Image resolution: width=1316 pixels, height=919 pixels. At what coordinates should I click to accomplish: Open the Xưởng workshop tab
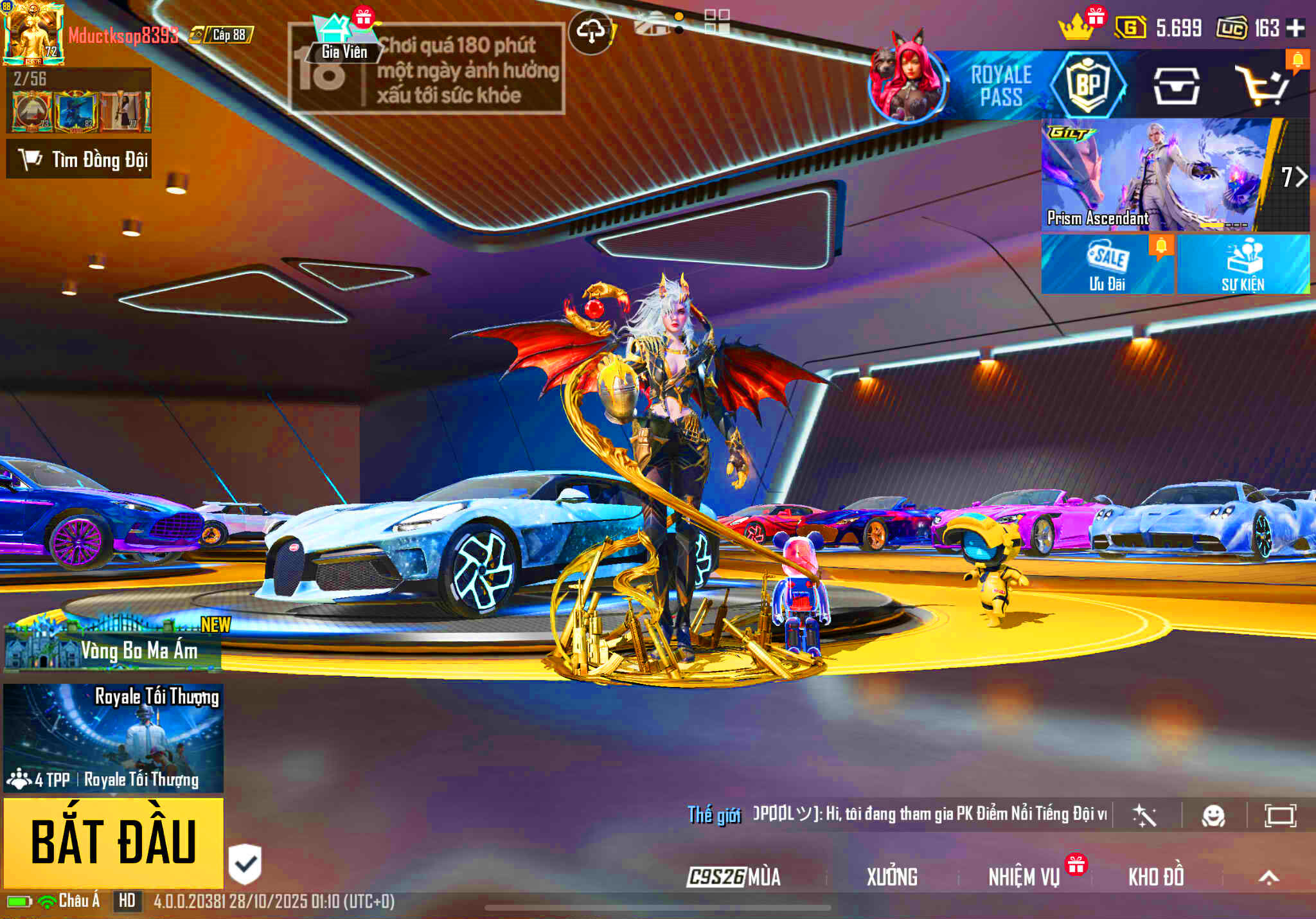(892, 877)
